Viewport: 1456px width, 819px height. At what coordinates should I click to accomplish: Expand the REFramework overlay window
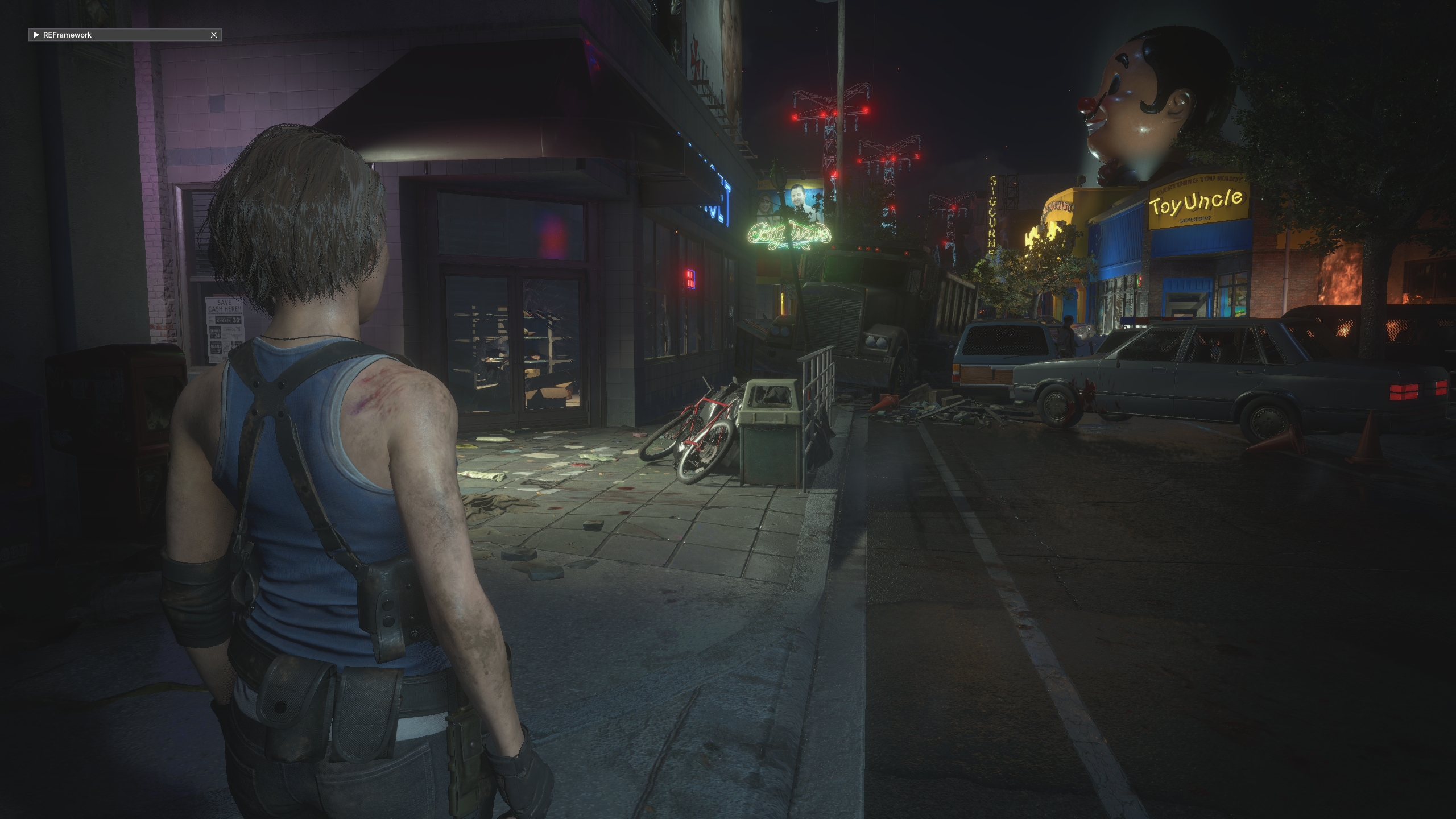pyautogui.click(x=36, y=35)
